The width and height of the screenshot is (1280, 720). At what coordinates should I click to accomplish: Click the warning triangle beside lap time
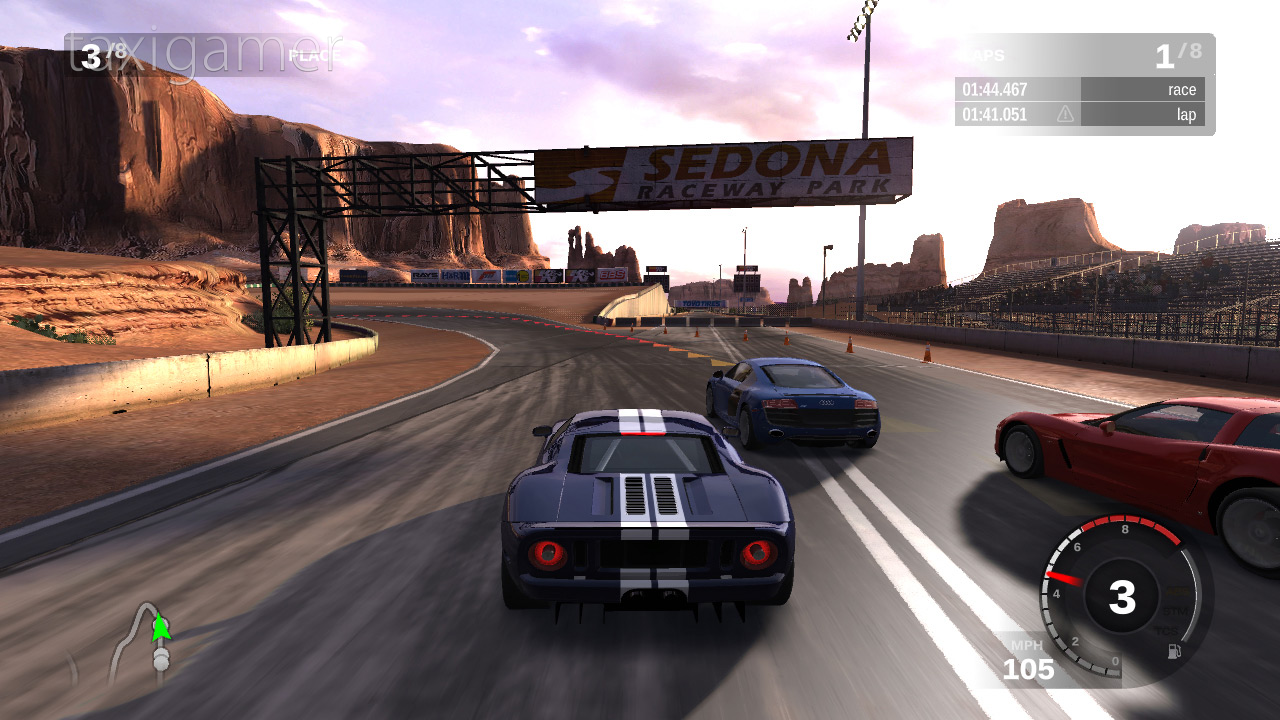[x=1065, y=114]
